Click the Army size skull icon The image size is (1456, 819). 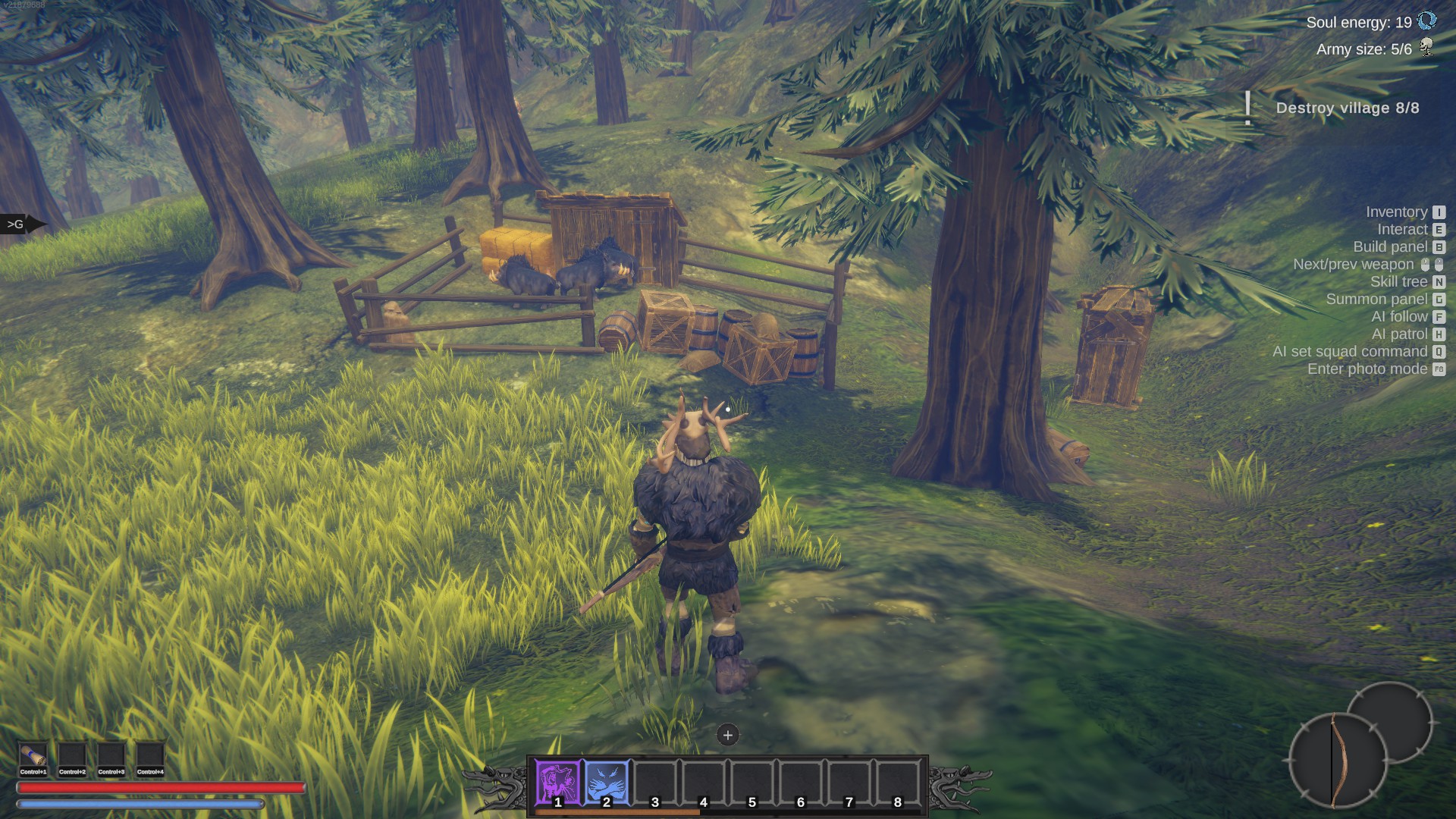1426,48
